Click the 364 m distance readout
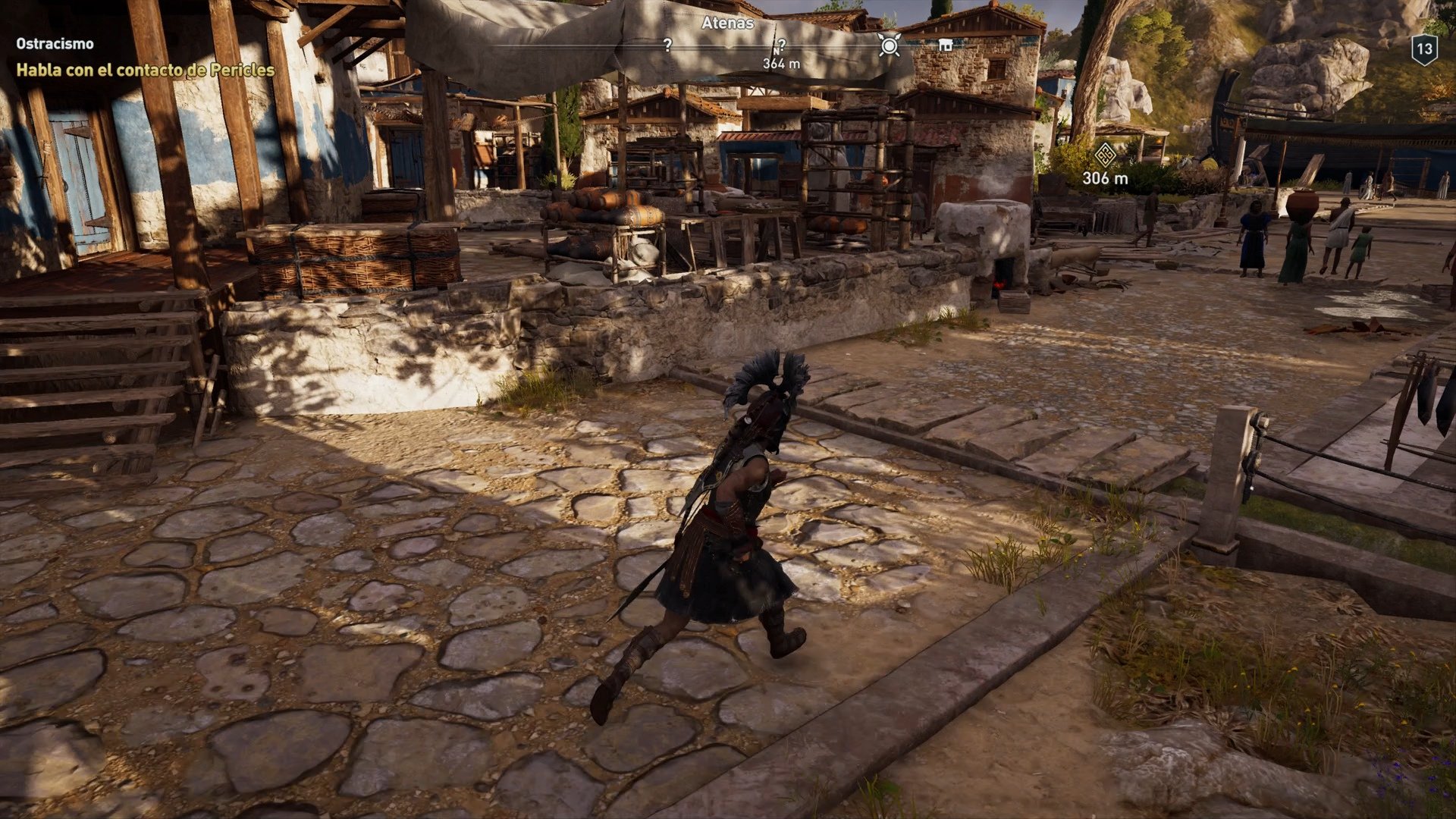The height and width of the screenshot is (819, 1456). [x=780, y=64]
